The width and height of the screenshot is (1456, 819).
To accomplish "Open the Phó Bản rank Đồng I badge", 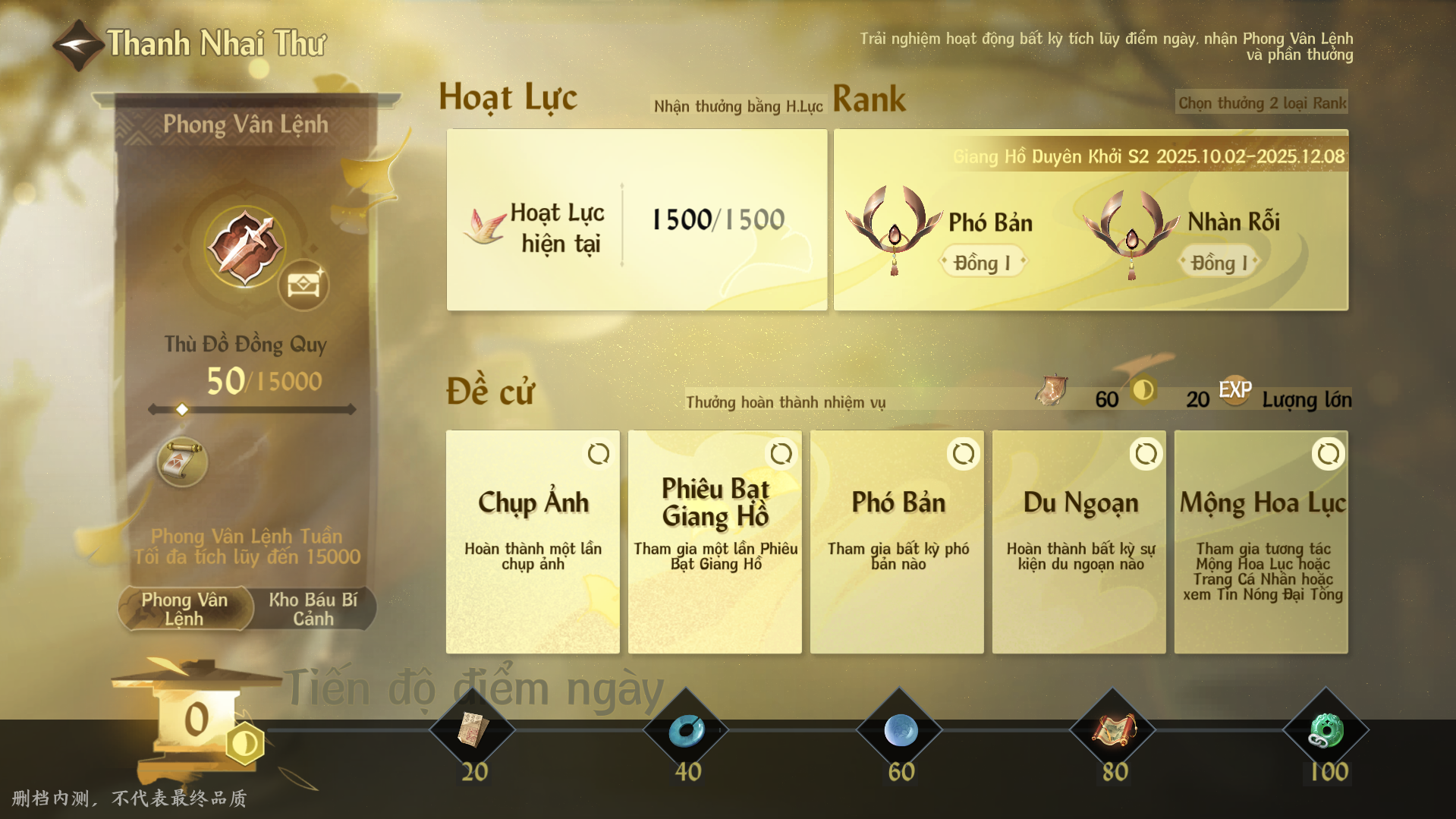I will (983, 263).
